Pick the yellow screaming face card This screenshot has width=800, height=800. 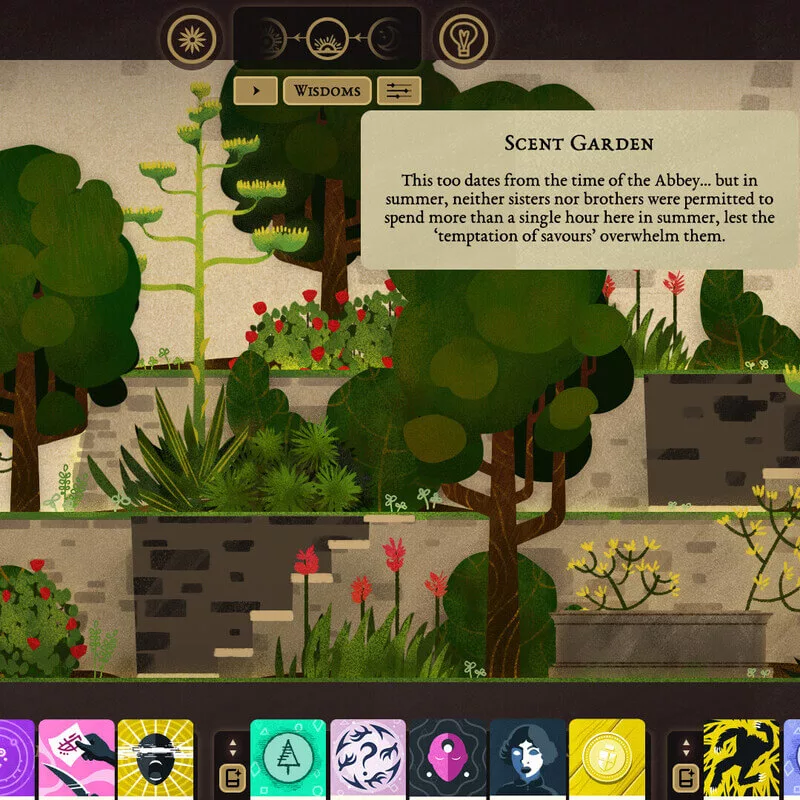coord(155,759)
